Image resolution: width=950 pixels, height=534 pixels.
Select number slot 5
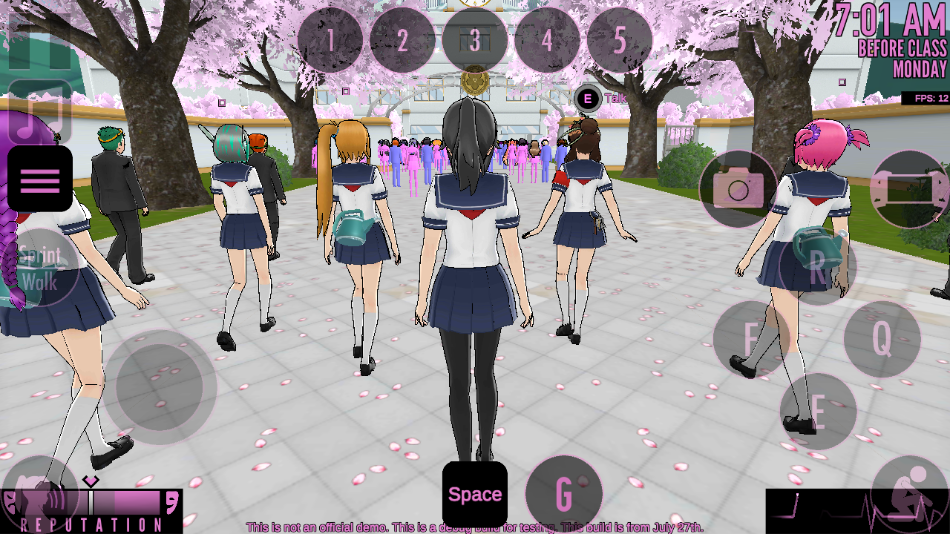[619, 41]
